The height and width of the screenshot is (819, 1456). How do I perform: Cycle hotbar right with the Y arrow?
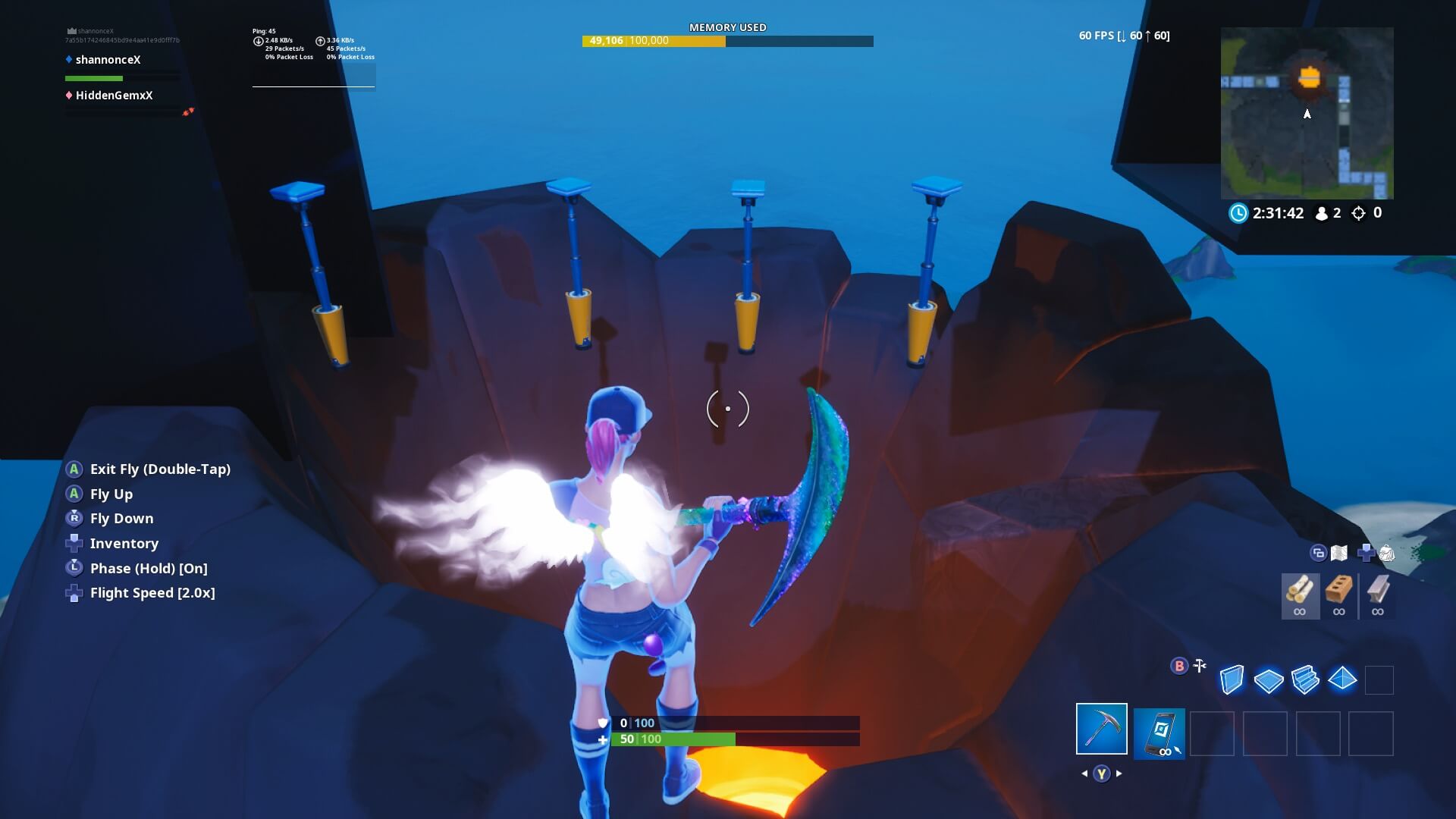point(1120,774)
